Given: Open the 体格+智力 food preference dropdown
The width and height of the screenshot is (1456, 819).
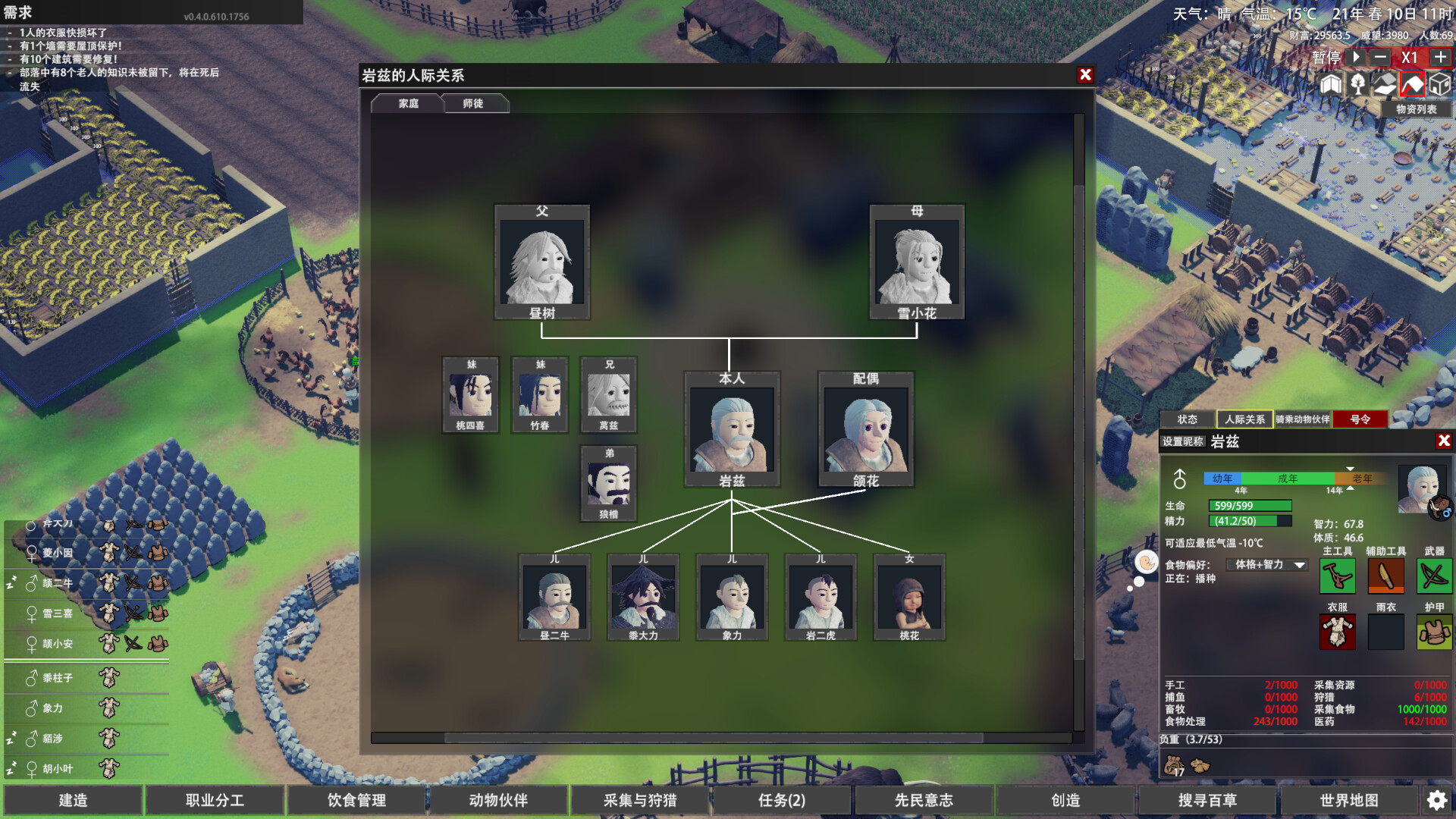Looking at the screenshot, I should click(1266, 566).
